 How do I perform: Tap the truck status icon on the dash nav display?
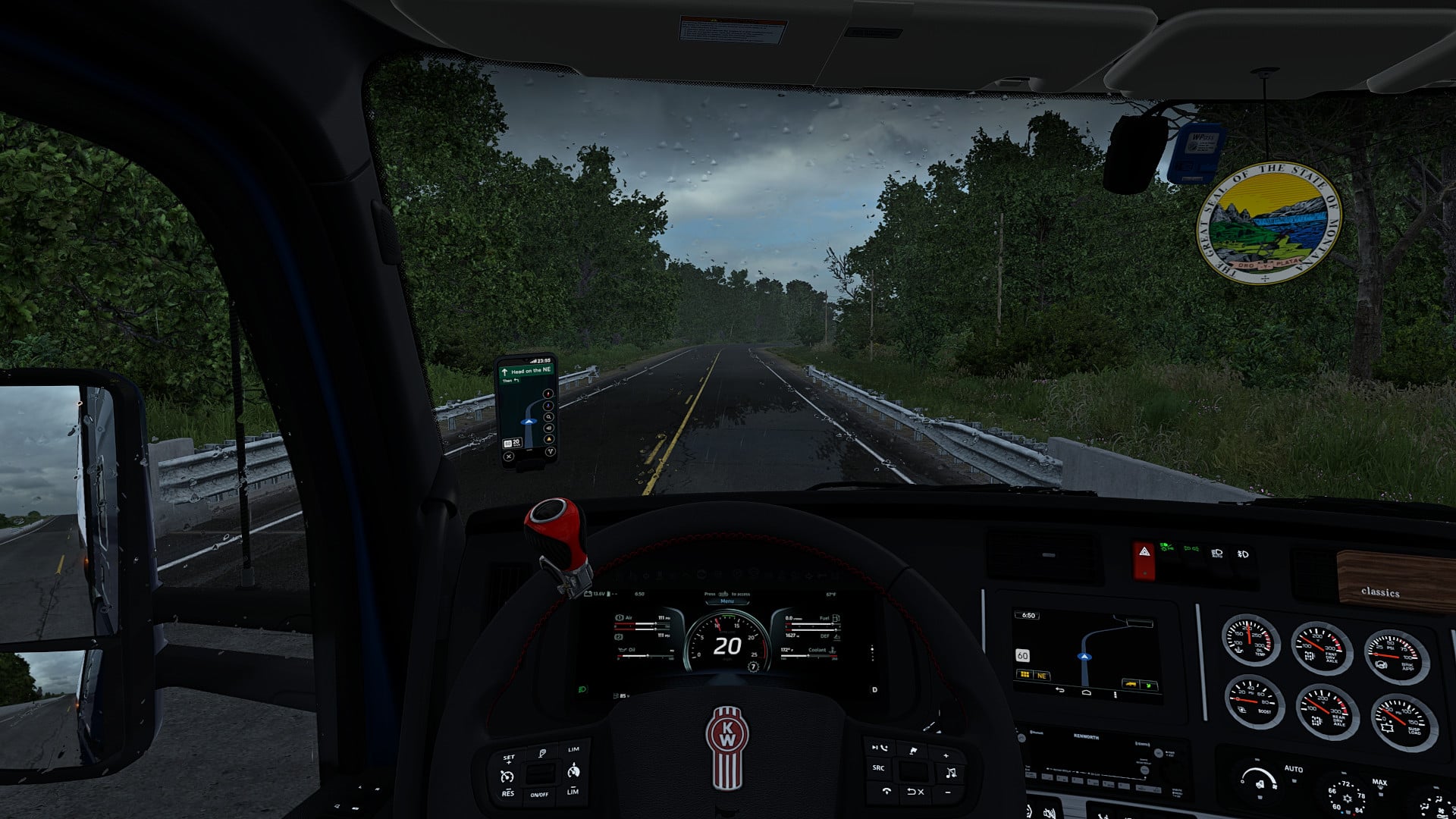(1131, 684)
